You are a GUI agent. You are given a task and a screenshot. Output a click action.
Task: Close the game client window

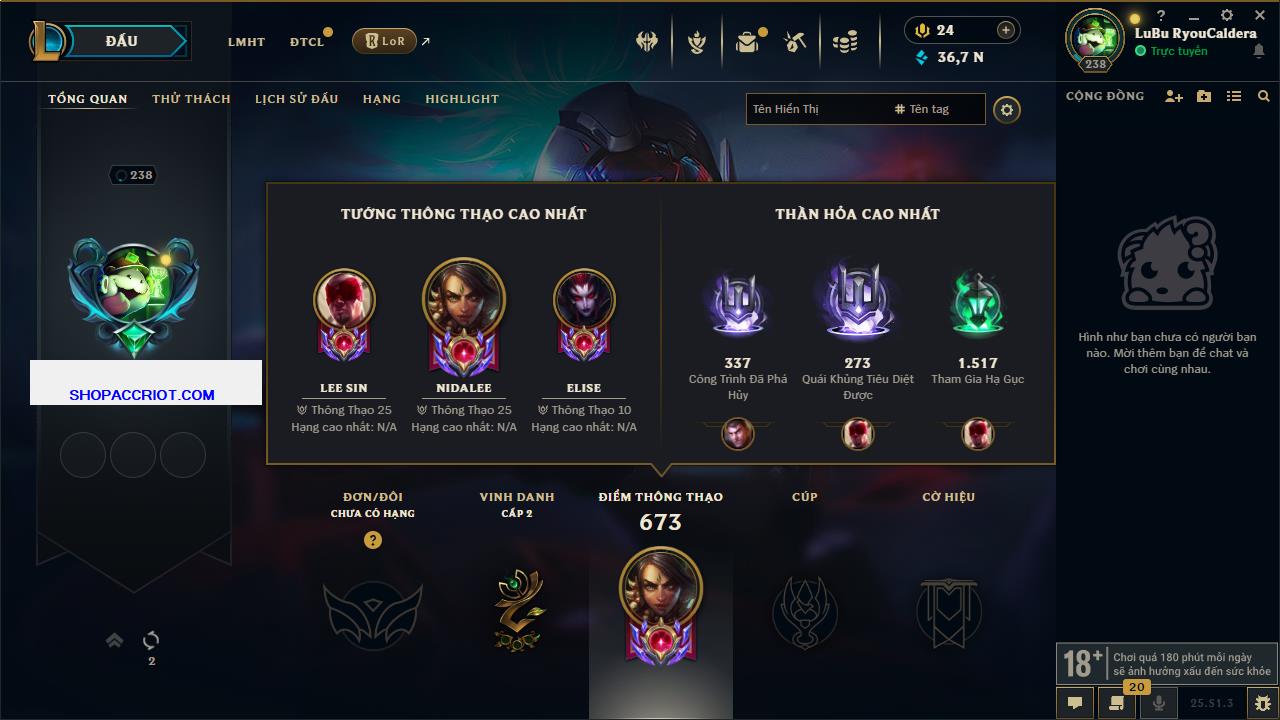(1259, 15)
